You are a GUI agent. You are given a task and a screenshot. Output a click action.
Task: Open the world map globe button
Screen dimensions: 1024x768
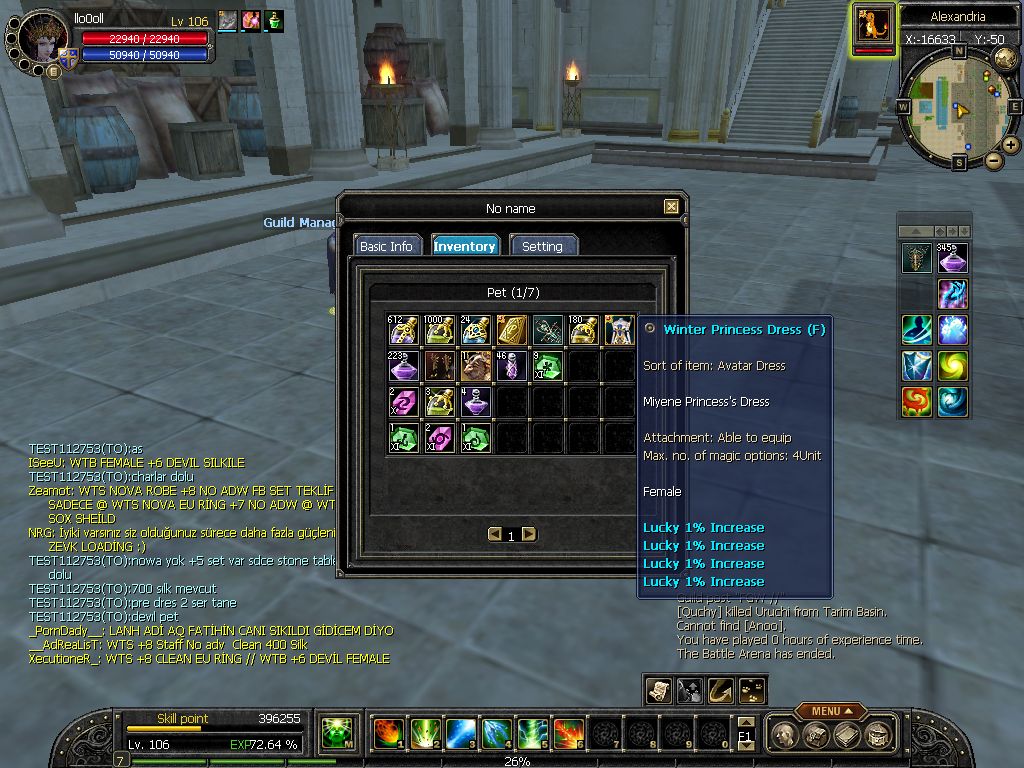coord(1005,58)
